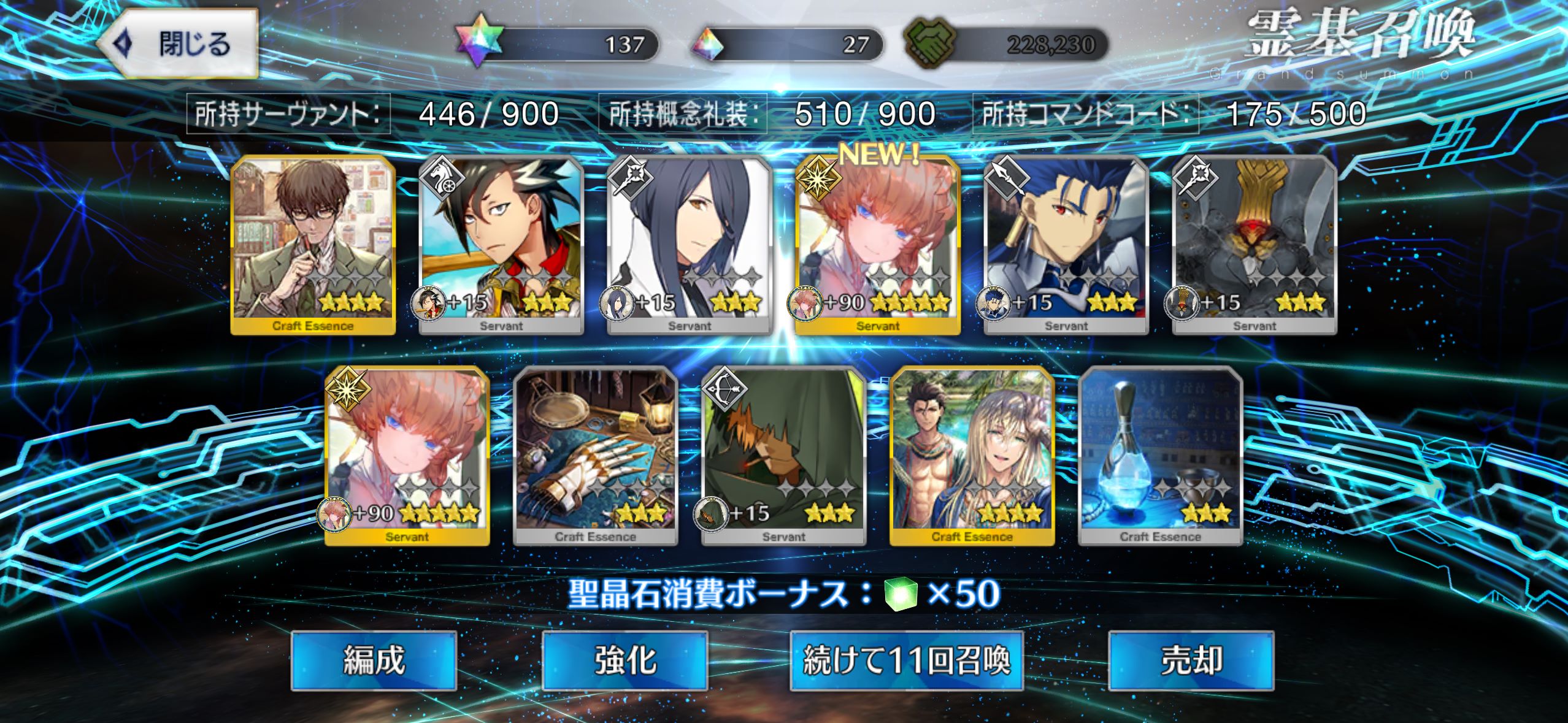Inspect the blue-haired Lancer servant card

(x=1066, y=245)
